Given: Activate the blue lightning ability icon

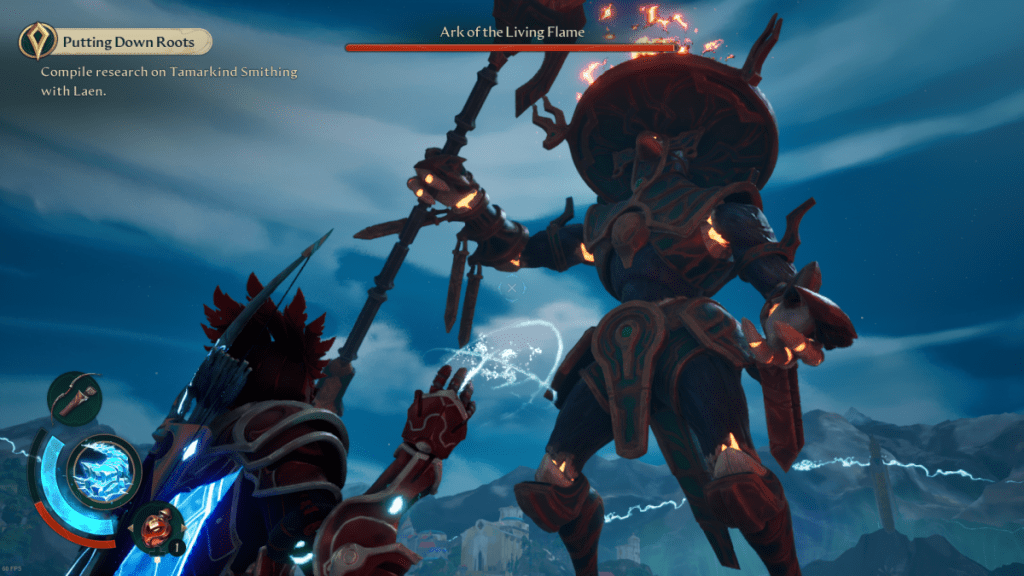Looking at the screenshot, I should (102, 469).
